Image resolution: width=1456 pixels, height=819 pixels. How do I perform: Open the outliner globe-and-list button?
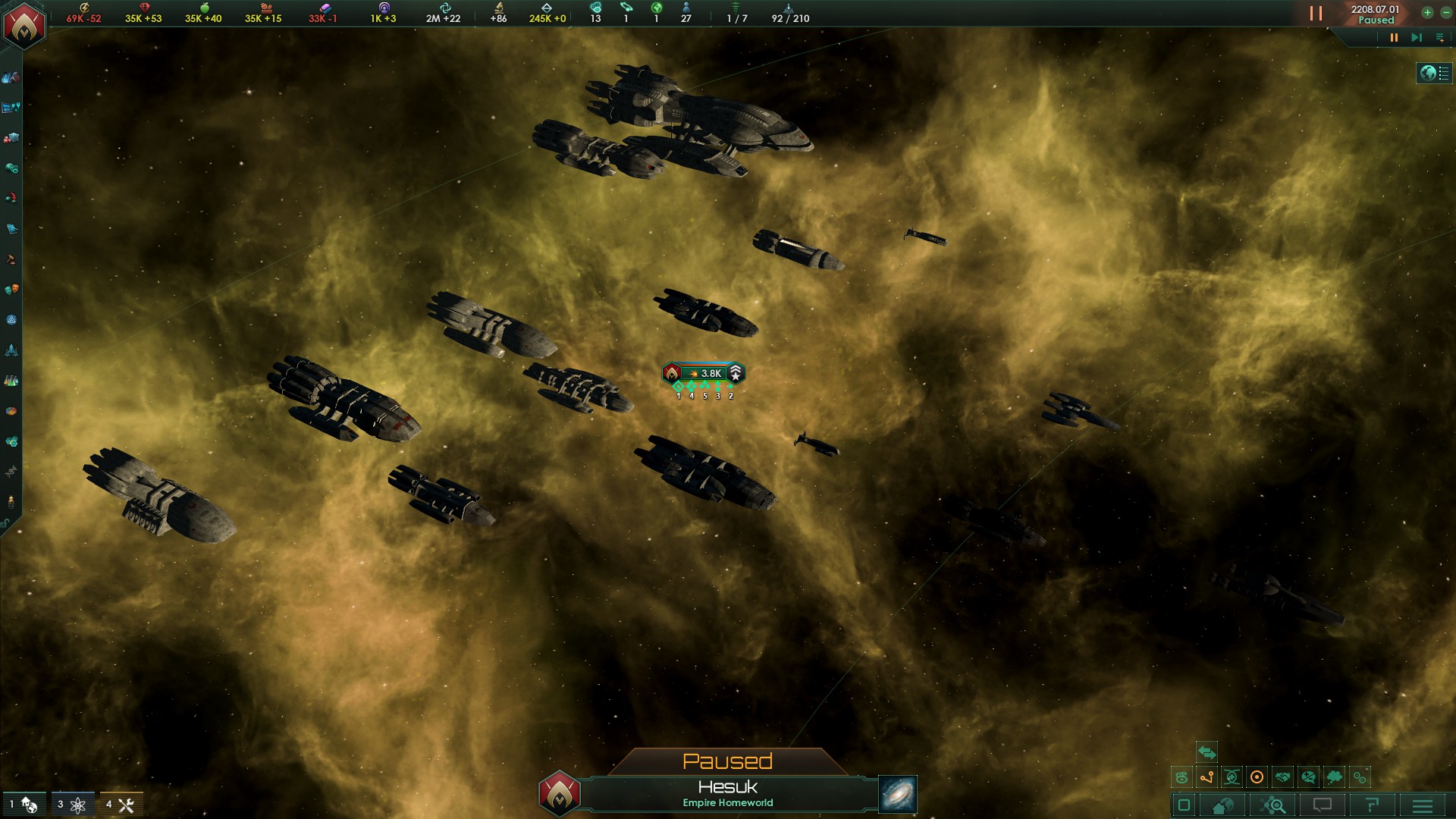(x=1434, y=73)
